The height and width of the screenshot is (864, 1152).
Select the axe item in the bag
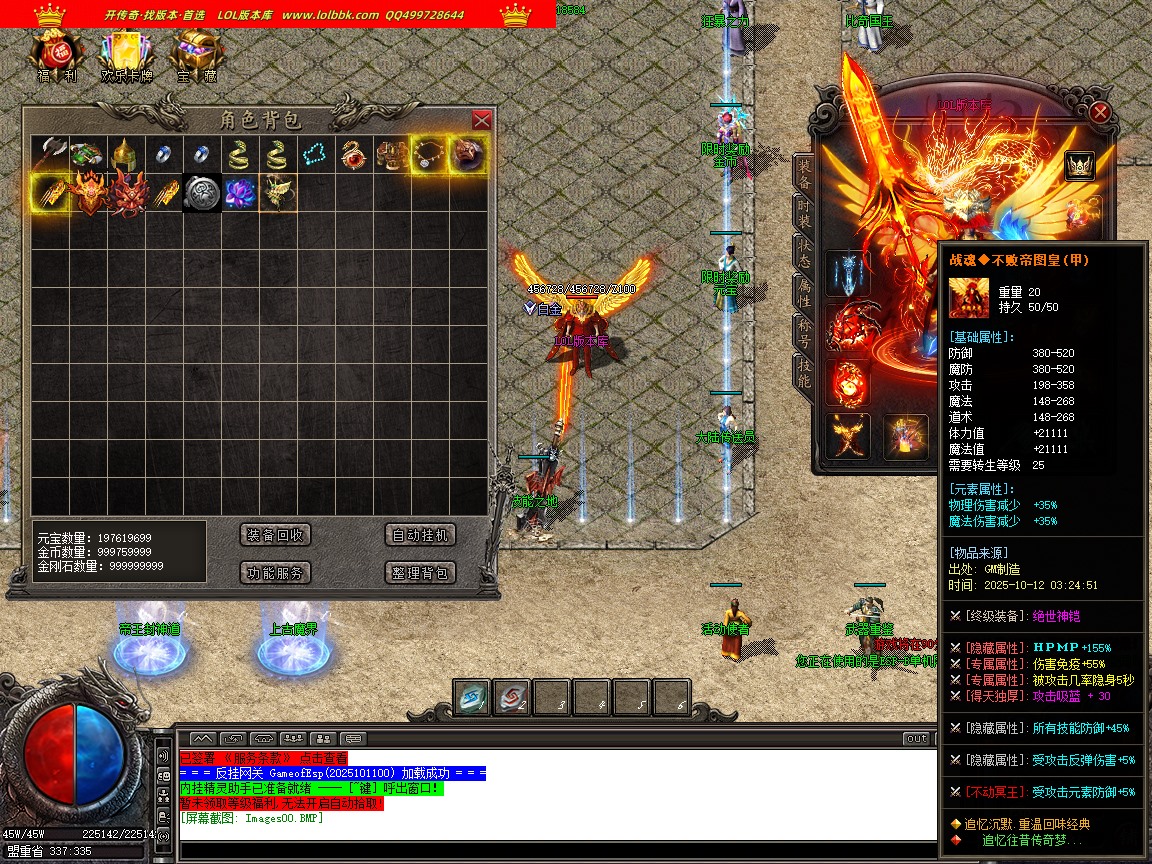coord(49,155)
